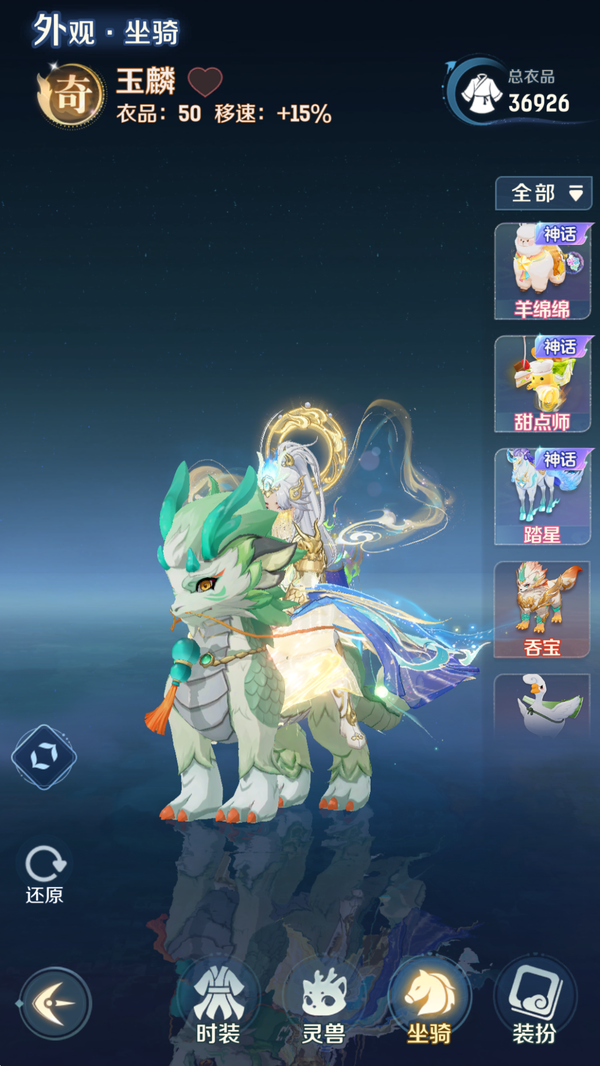Open the 灵兽 tab
Image resolution: width=600 pixels, height=1066 pixels.
pyautogui.click(x=323, y=1002)
